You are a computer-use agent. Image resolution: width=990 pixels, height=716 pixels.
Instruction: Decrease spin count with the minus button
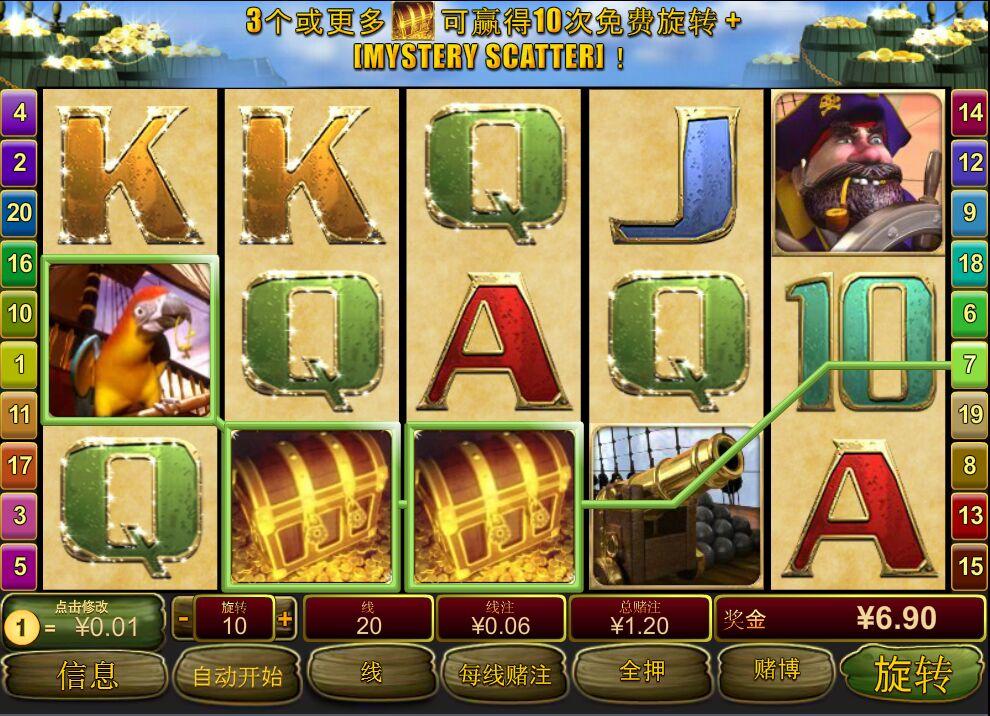[x=183, y=619]
